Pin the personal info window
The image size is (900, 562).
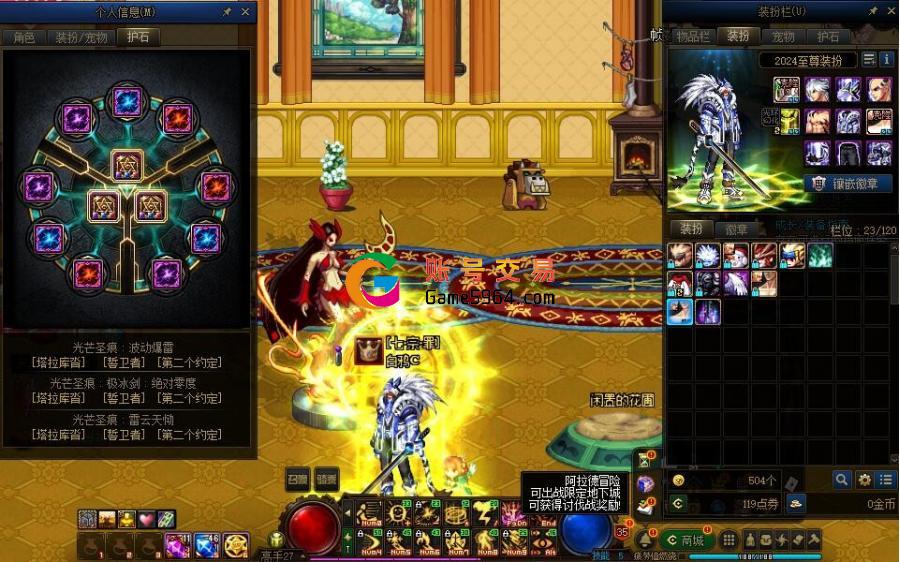tap(227, 12)
